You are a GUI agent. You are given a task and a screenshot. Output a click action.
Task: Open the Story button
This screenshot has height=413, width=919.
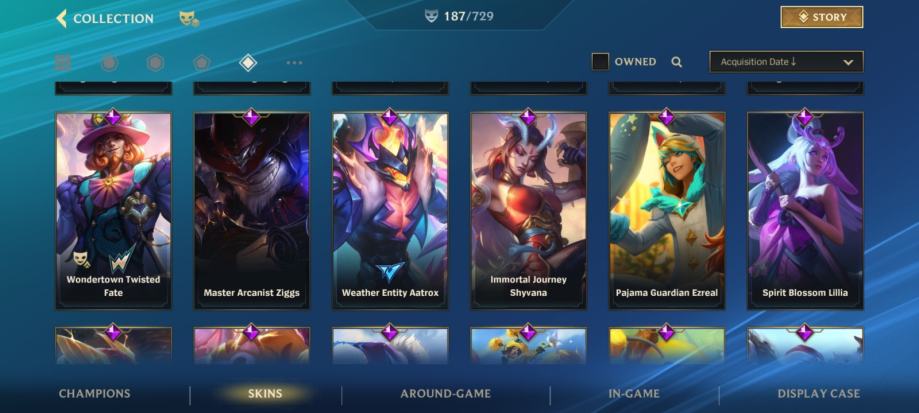point(821,17)
